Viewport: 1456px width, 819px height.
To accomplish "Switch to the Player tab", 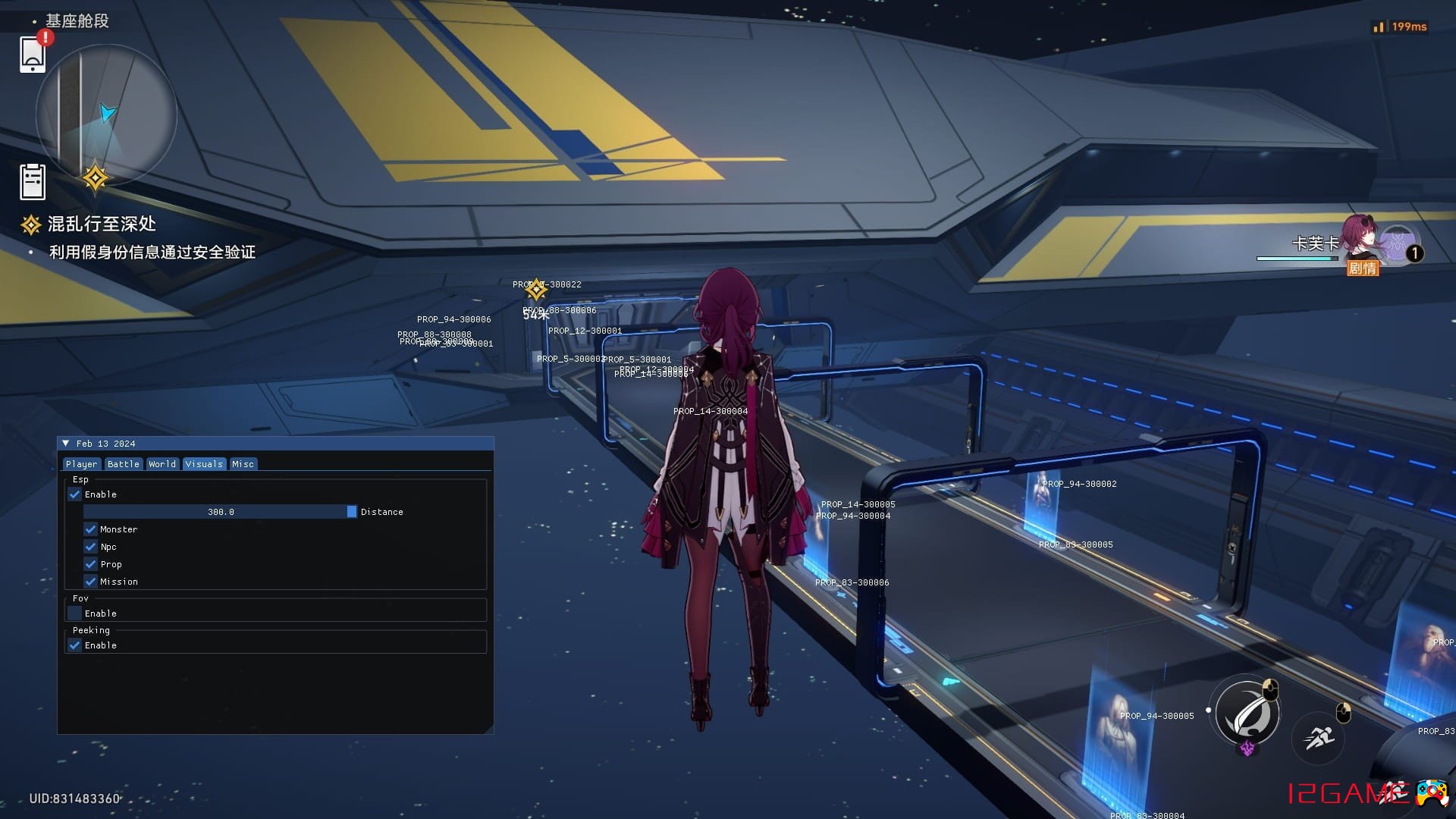I will (x=81, y=464).
